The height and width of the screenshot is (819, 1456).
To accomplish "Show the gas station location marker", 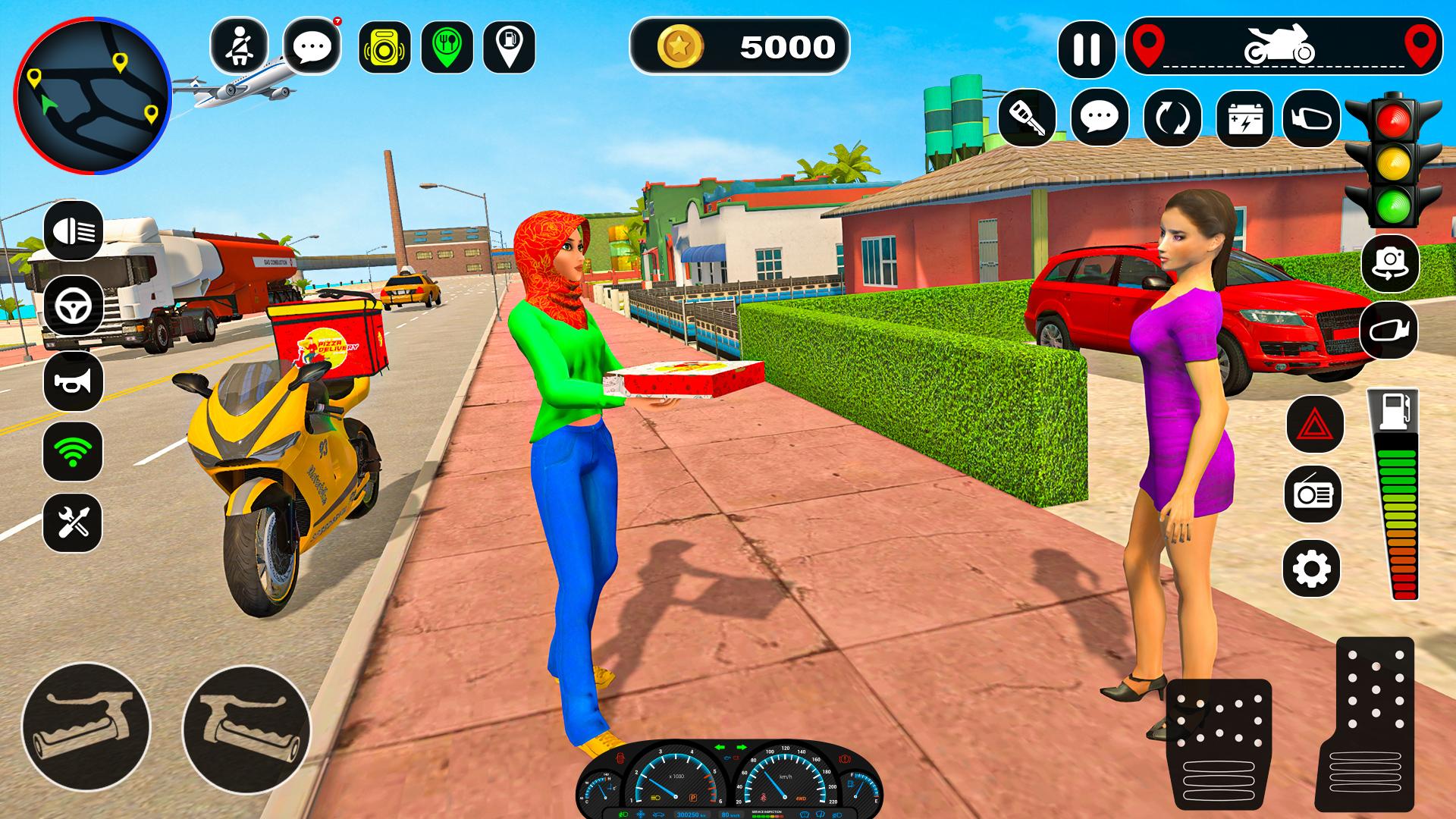I will pos(509,47).
